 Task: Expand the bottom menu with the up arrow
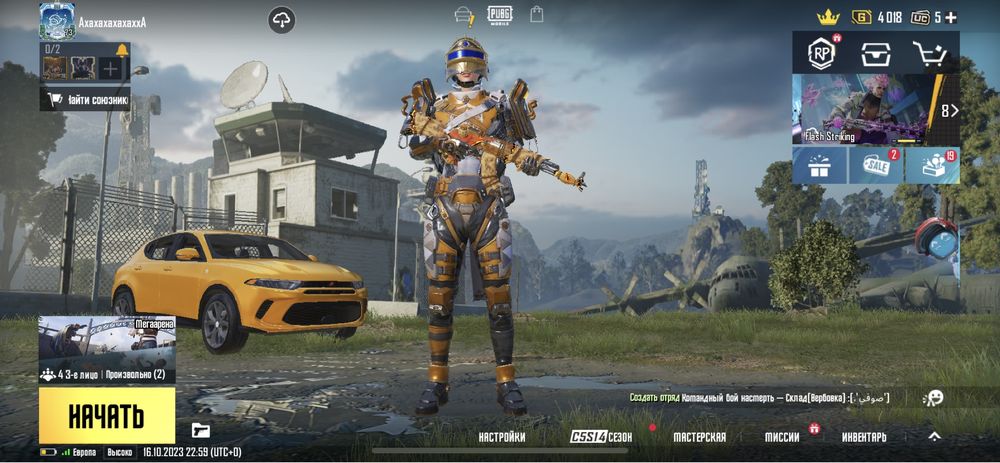pos(934,436)
